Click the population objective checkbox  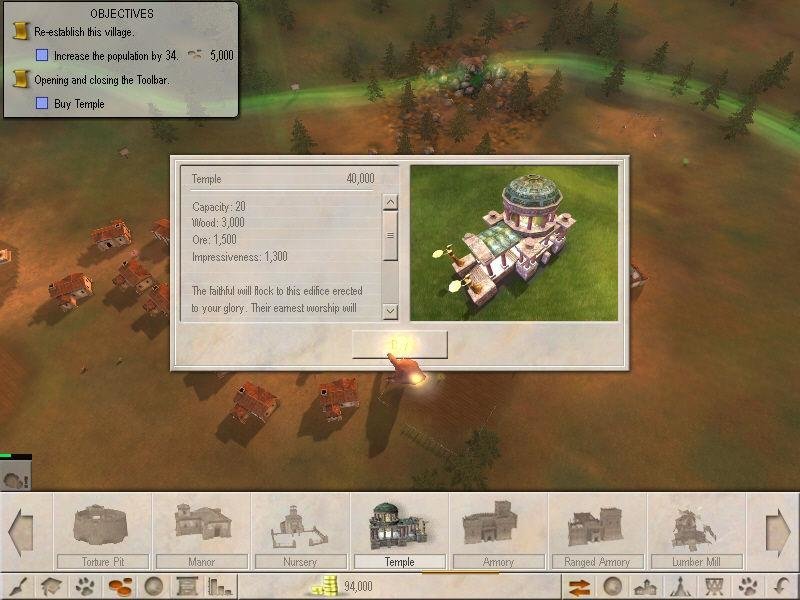pos(42,56)
